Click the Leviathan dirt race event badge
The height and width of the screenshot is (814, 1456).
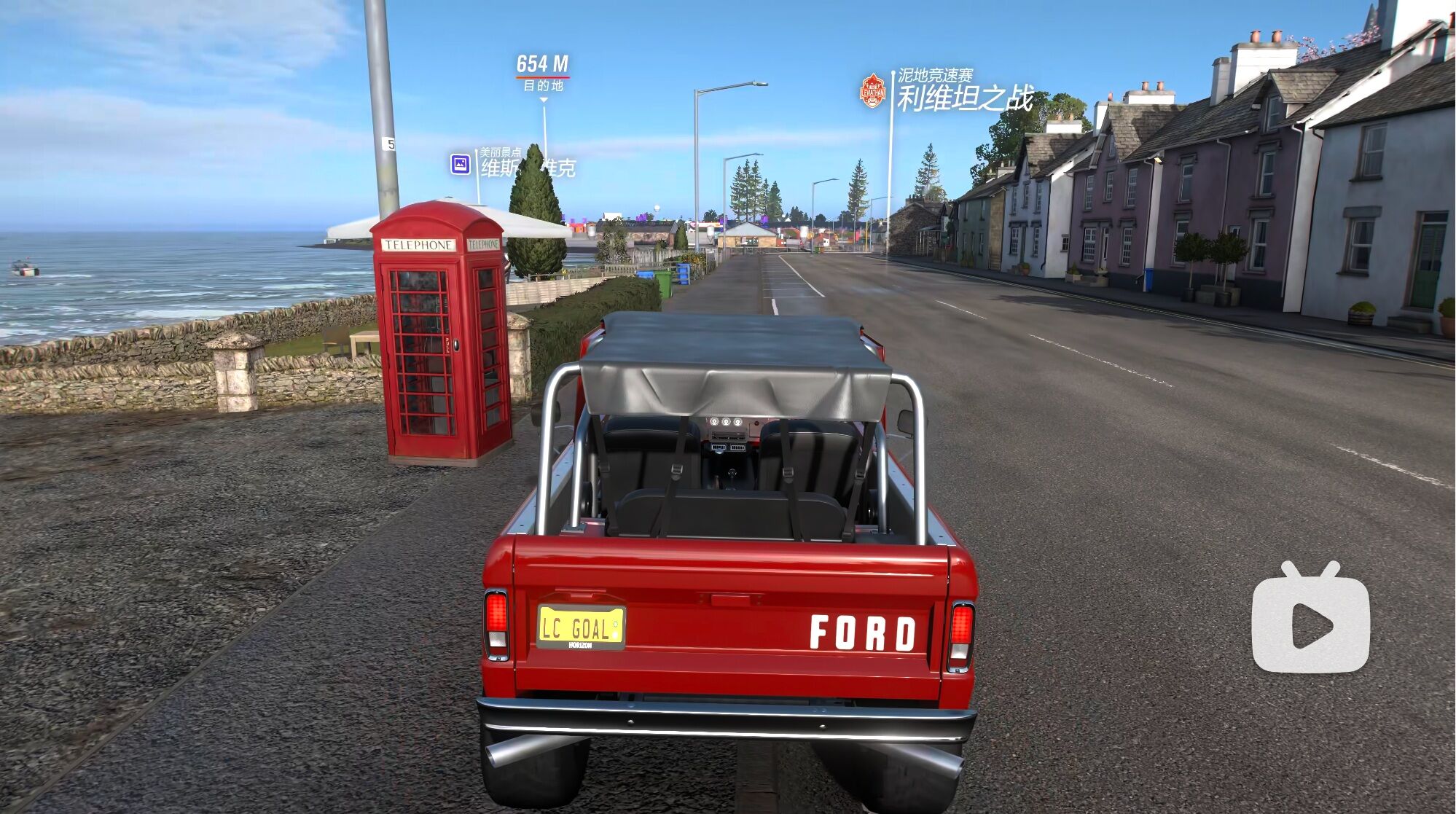point(872,91)
